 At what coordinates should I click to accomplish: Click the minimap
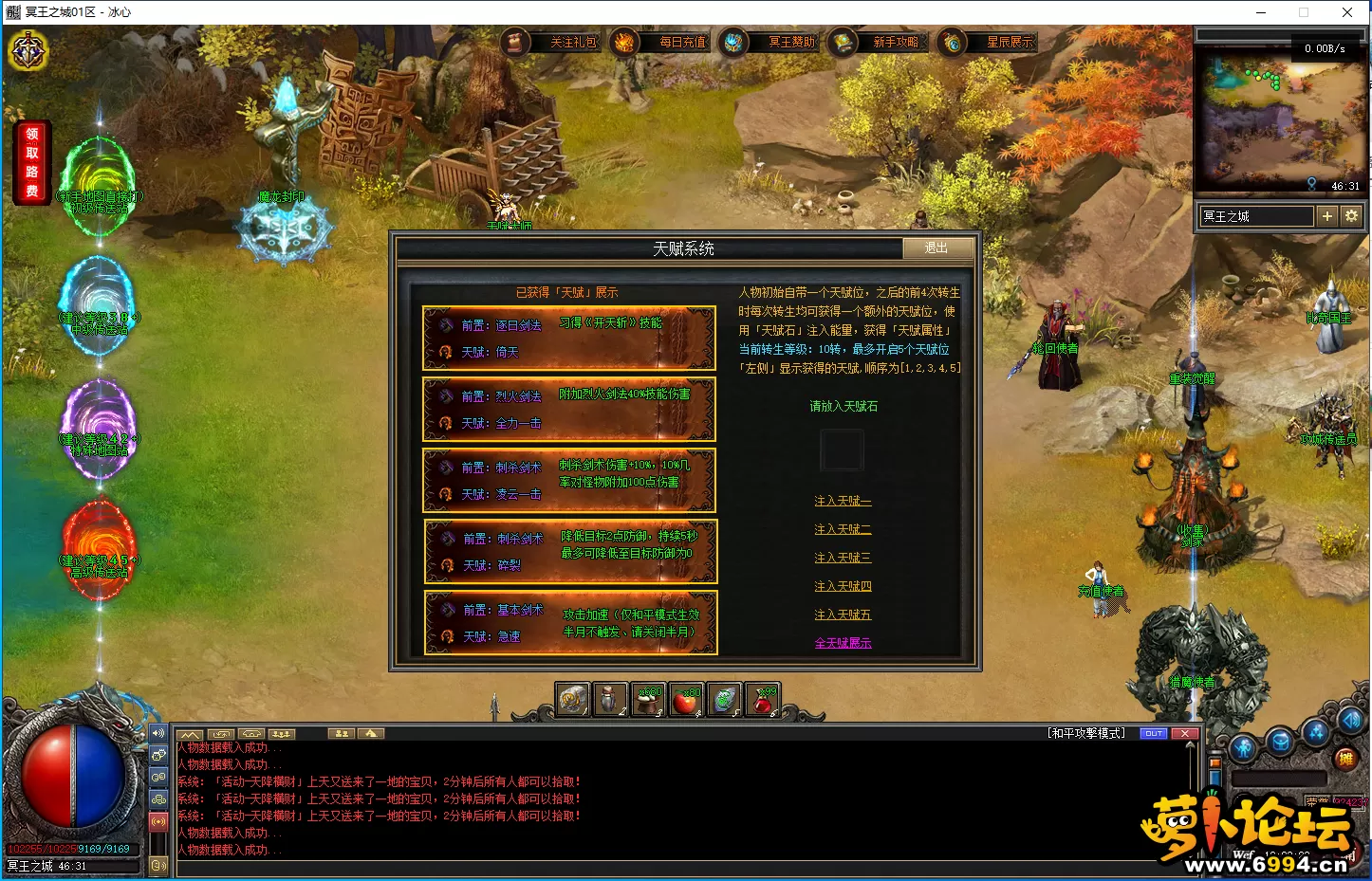coord(1281,120)
